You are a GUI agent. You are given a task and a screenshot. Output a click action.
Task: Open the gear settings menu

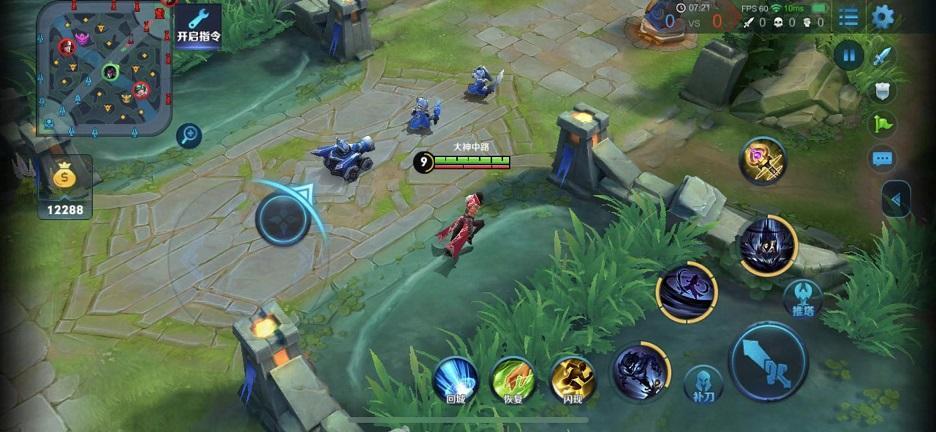[x=882, y=17]
